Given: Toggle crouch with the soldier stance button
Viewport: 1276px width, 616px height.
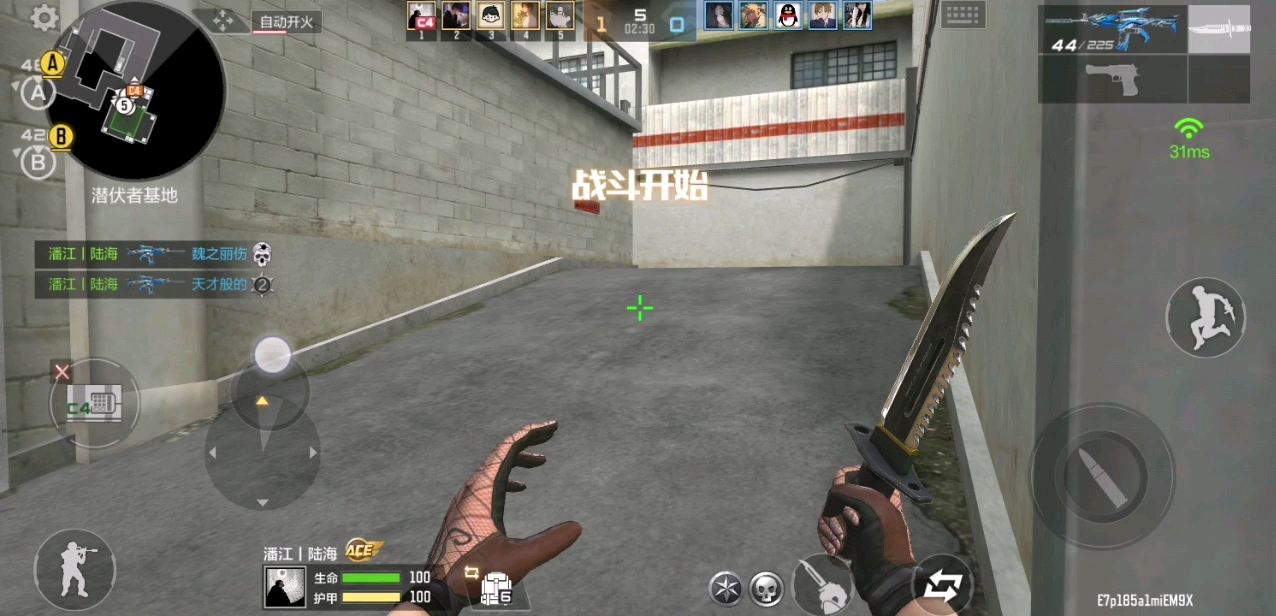Looking at the screenshot, I should coord(75,570).
